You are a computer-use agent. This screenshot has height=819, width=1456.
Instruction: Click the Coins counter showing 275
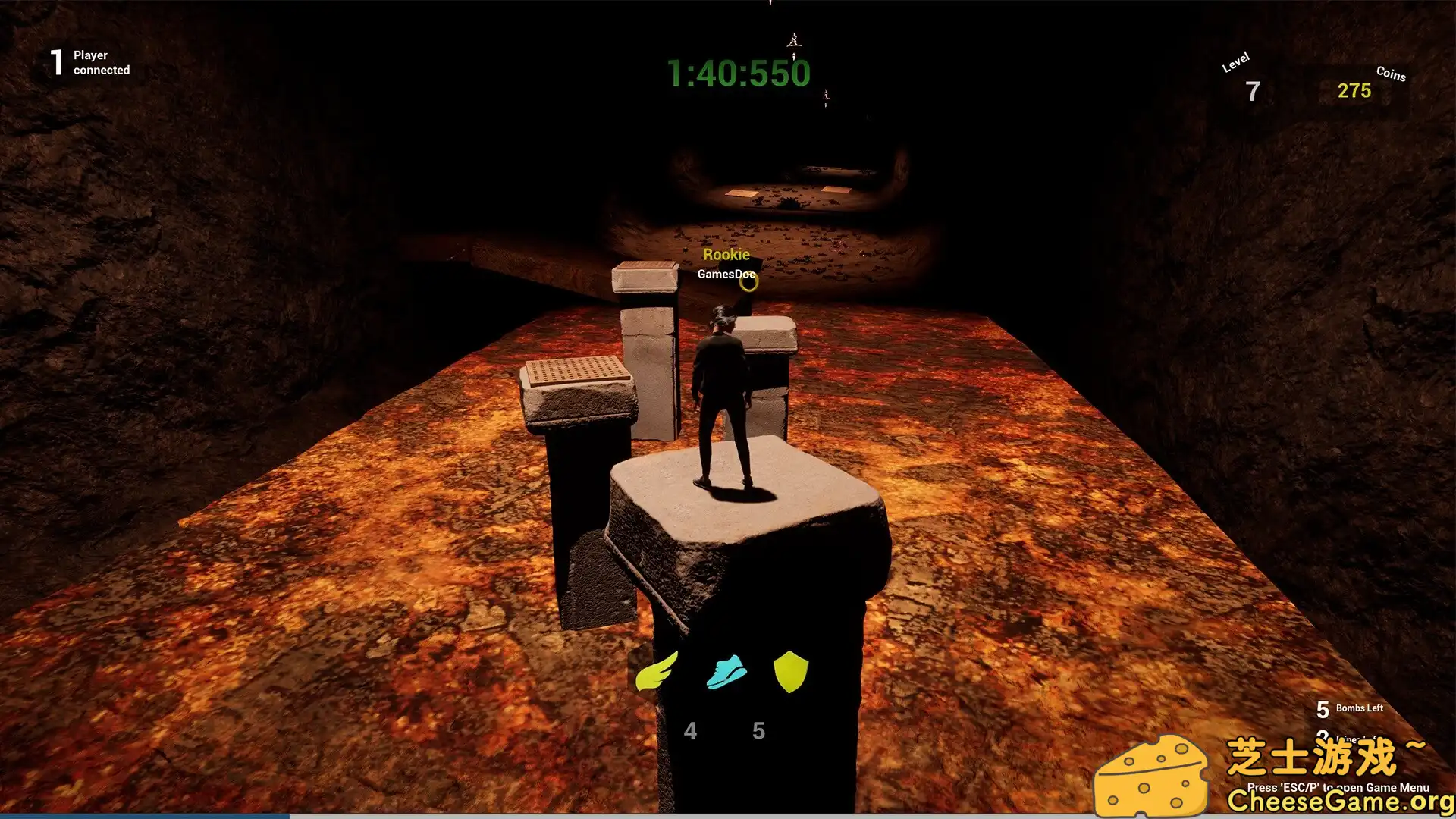[x=1354, y=89]
